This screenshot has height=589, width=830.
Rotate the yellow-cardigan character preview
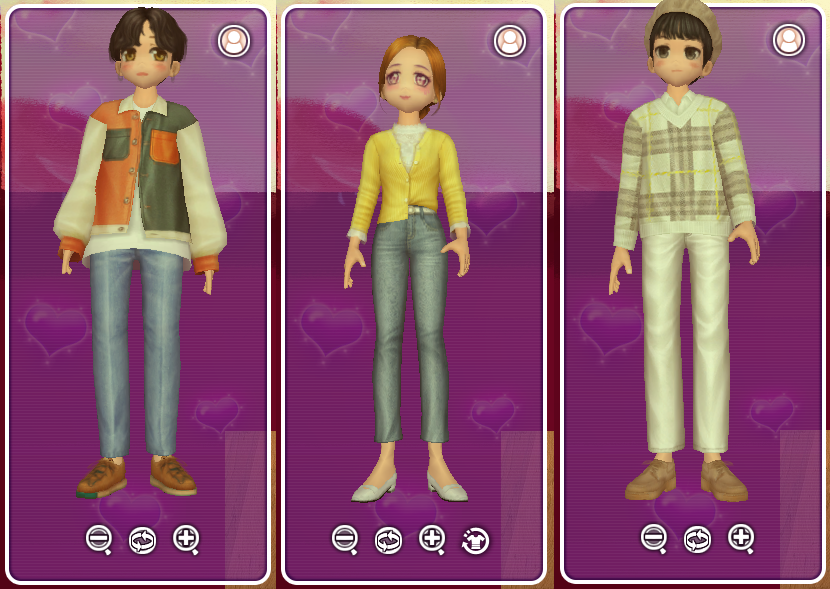[388, 540]
